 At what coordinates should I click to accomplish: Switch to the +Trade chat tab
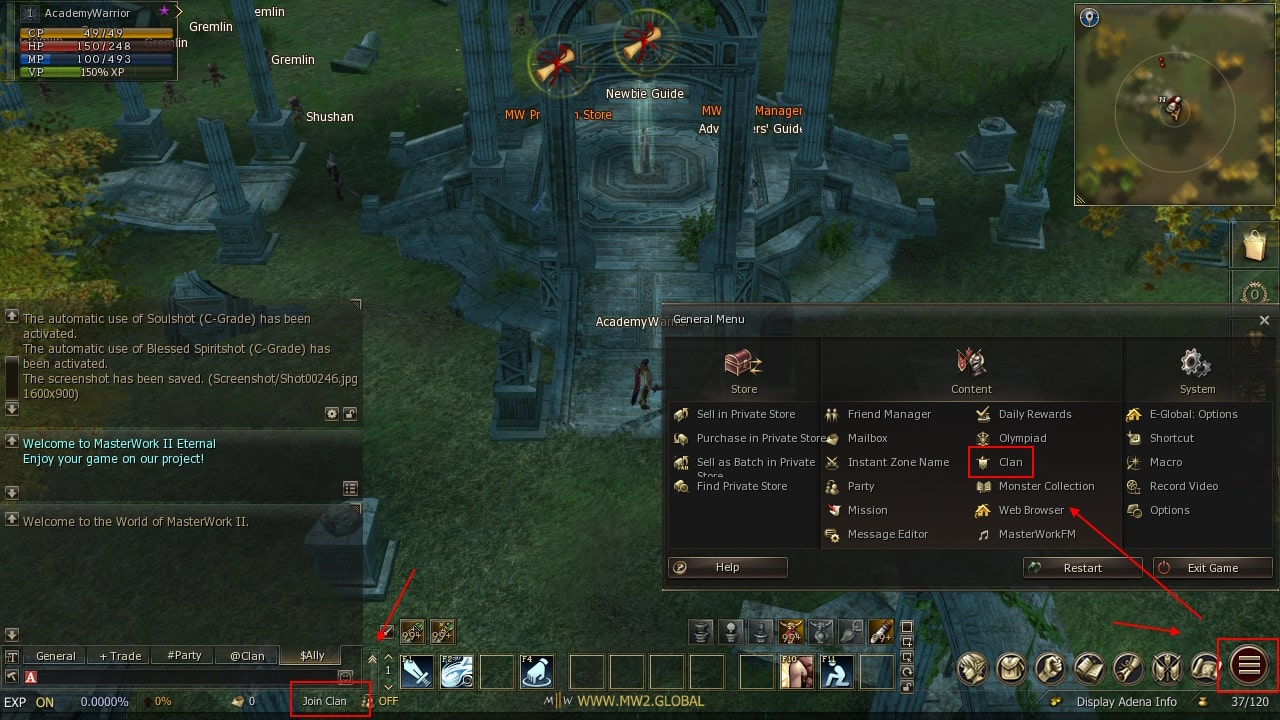(120, 656)
